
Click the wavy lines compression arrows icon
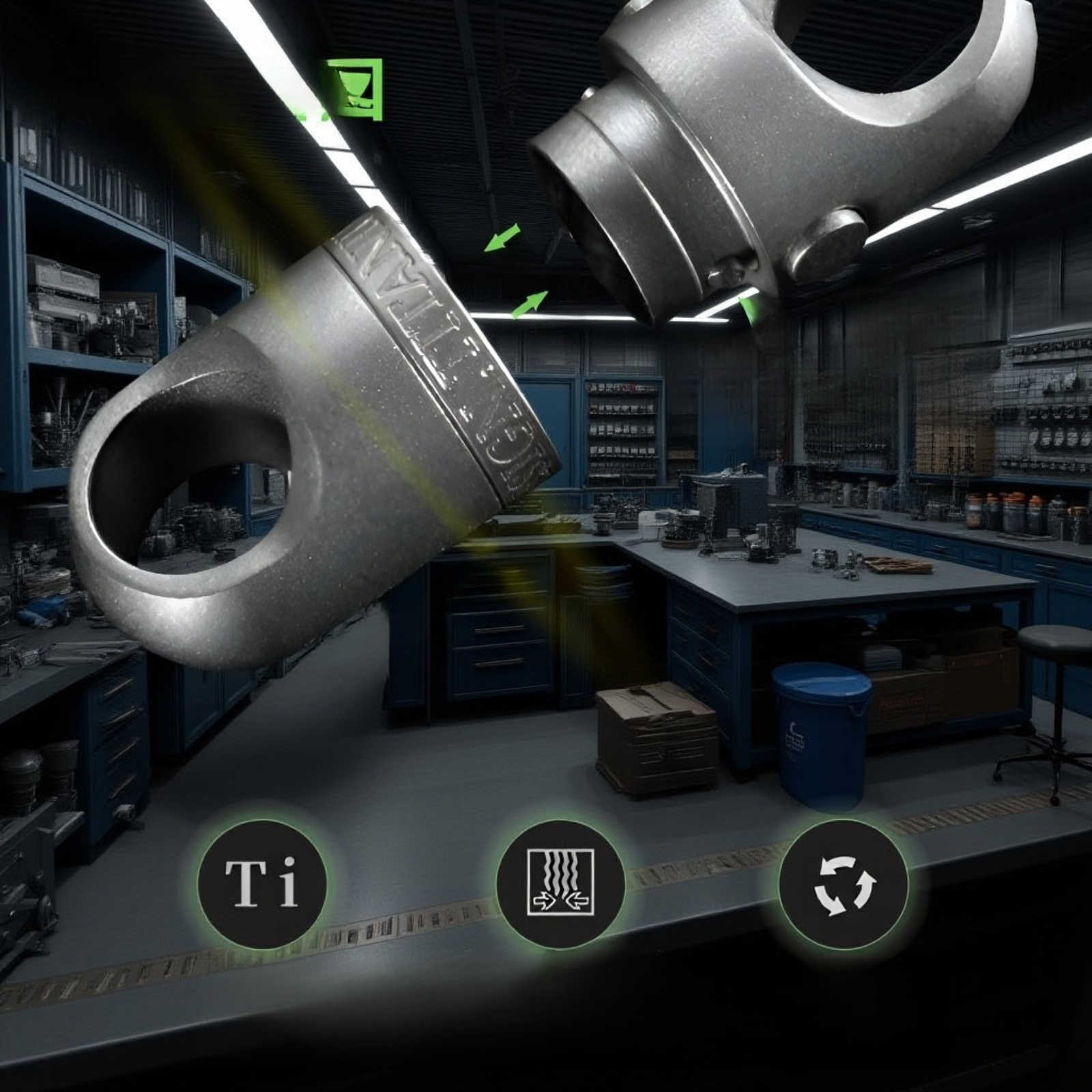click(560, 884)
